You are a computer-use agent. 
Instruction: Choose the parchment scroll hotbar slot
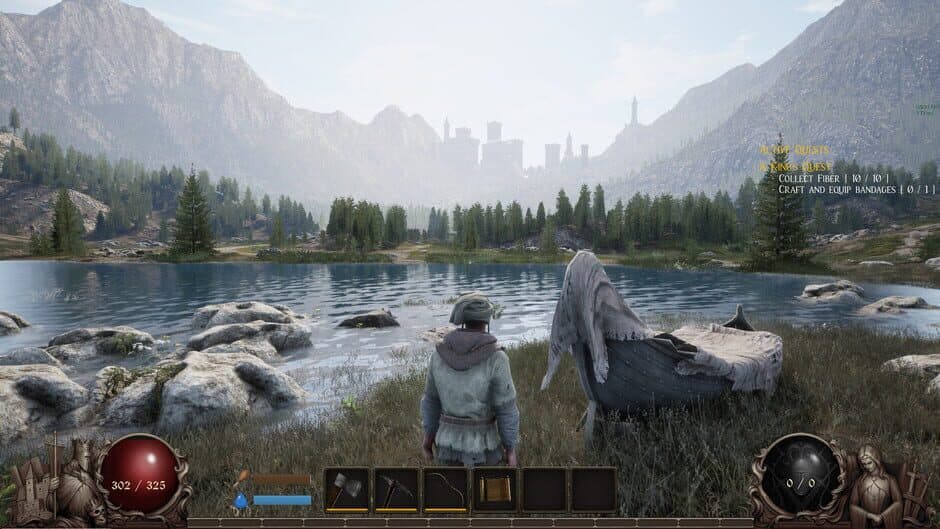[494, 489]
